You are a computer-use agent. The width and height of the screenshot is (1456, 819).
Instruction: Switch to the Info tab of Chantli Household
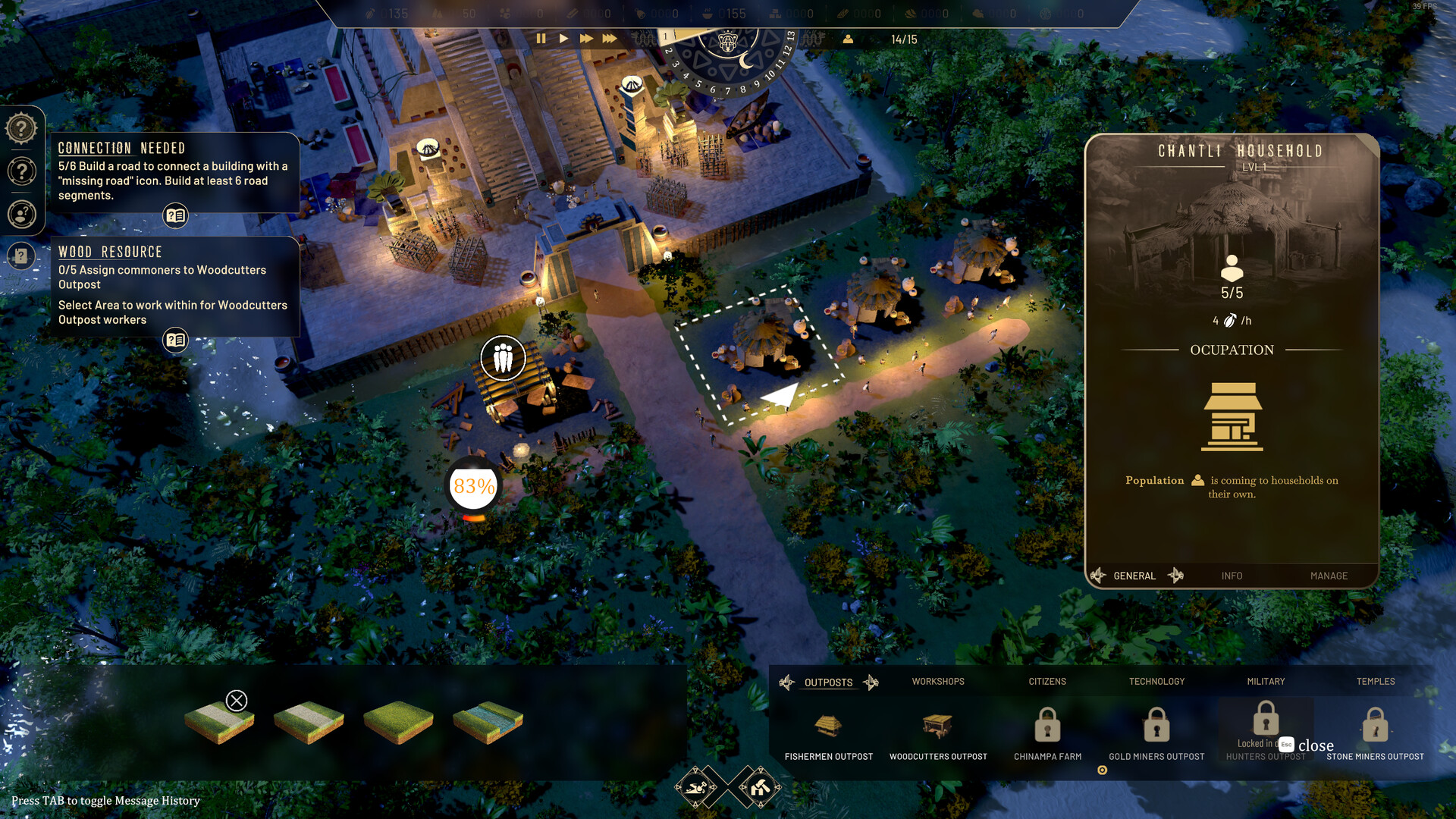pyautogui.click(x=1232, y=576)
